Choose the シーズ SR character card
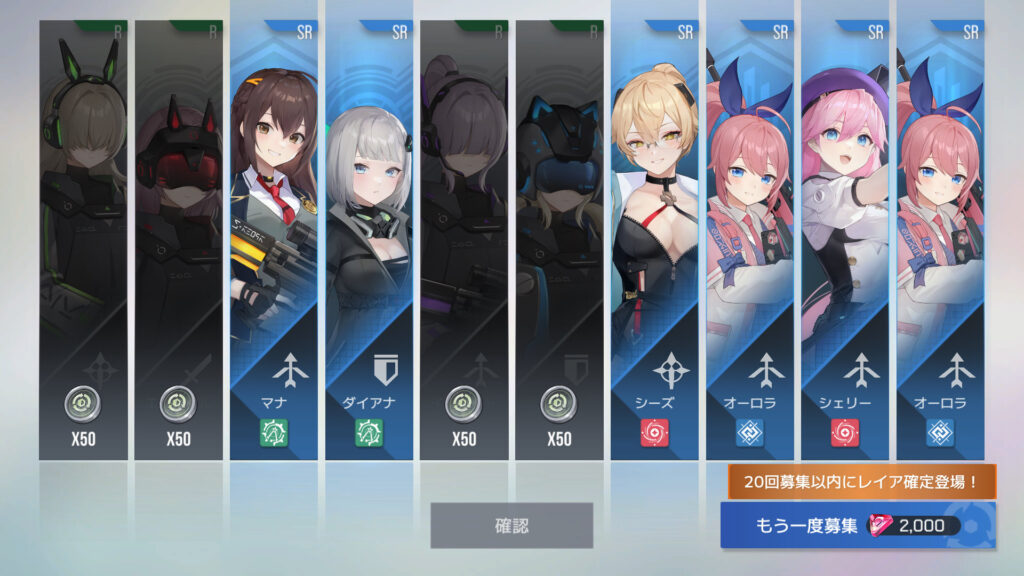The image size is (1024, 576). (655, 240)
